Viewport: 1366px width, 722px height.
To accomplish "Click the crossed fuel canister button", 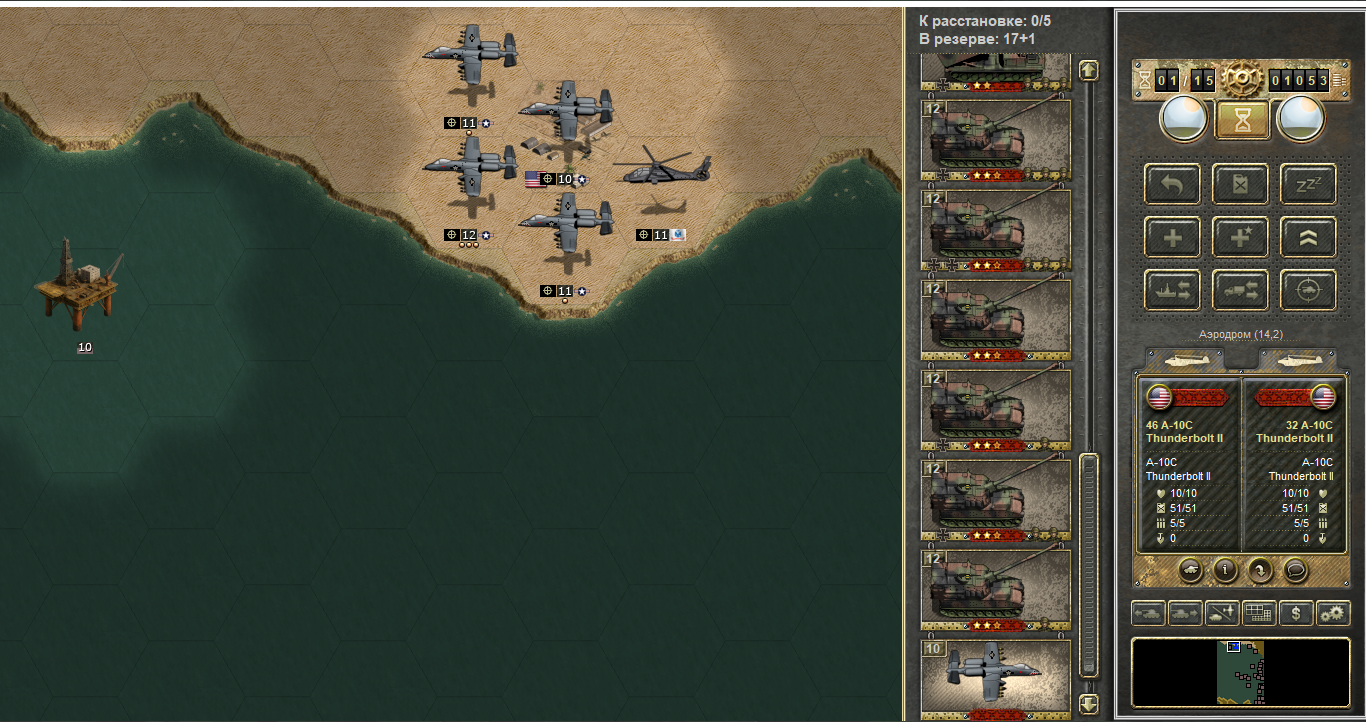I will (x=1240, y=184).
